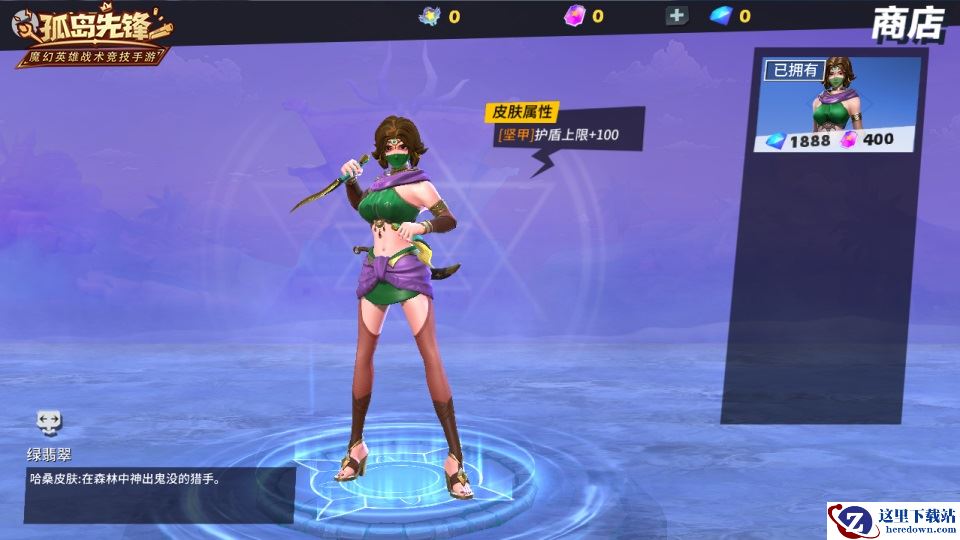Add blue diamonds with the plus button
960x540 pixels.
click(677, 15)
